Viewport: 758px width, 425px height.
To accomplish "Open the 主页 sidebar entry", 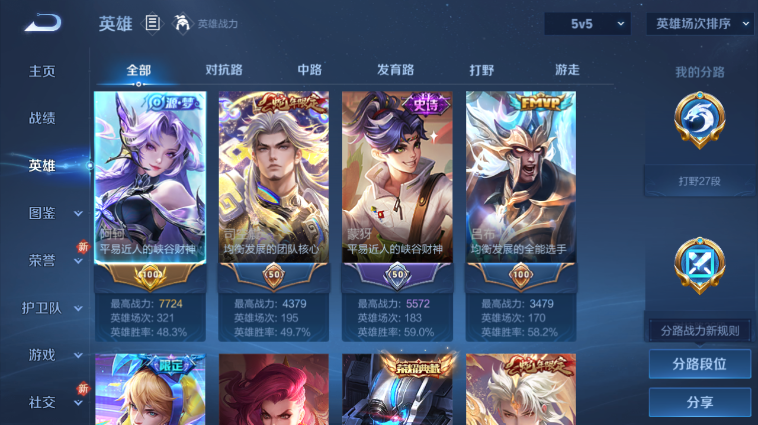I will pyautogui.click(x=42, y=72).
